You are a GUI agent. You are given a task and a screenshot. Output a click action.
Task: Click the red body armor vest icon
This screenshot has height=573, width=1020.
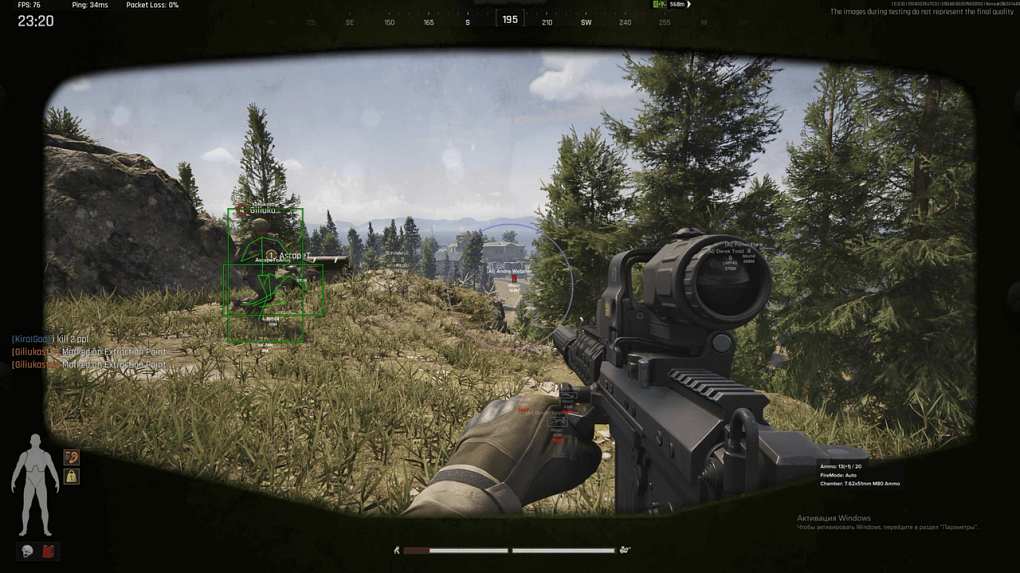tap(48, 551)
